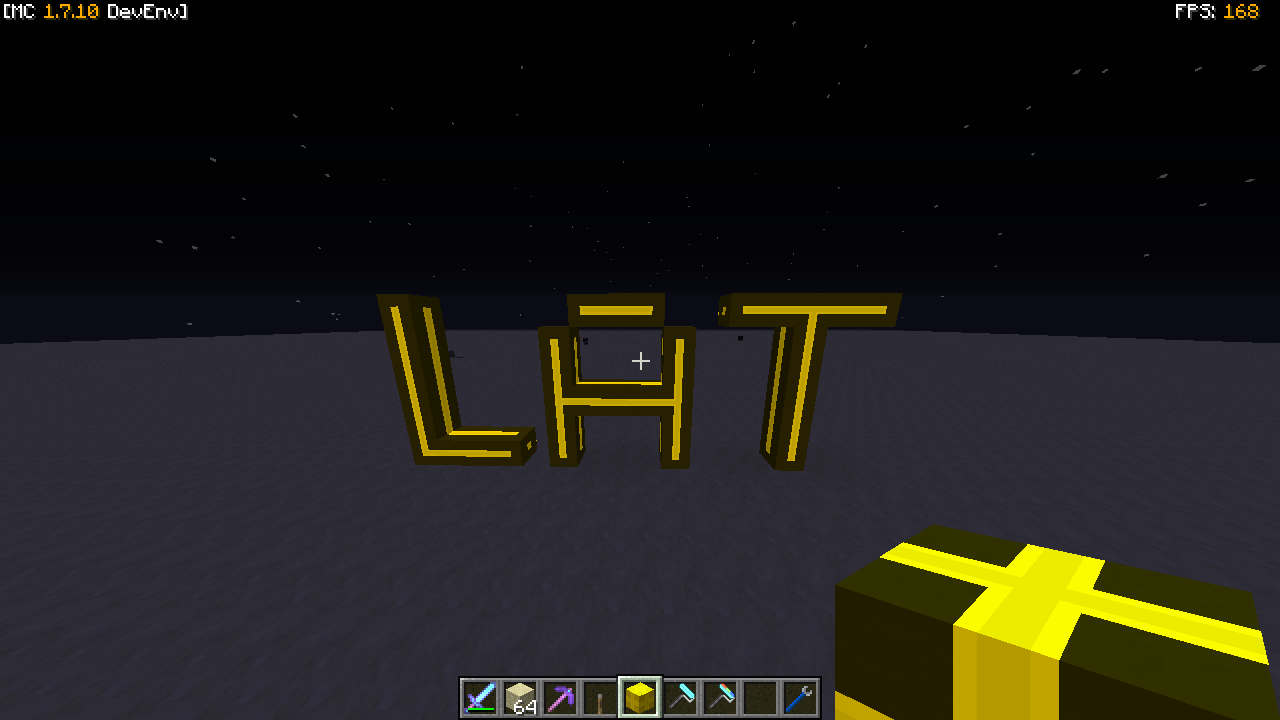Select the sandstone block stack of 64
Image resolution: width=1280 pixels, height=720 pixels.
[x=520, y=697]
